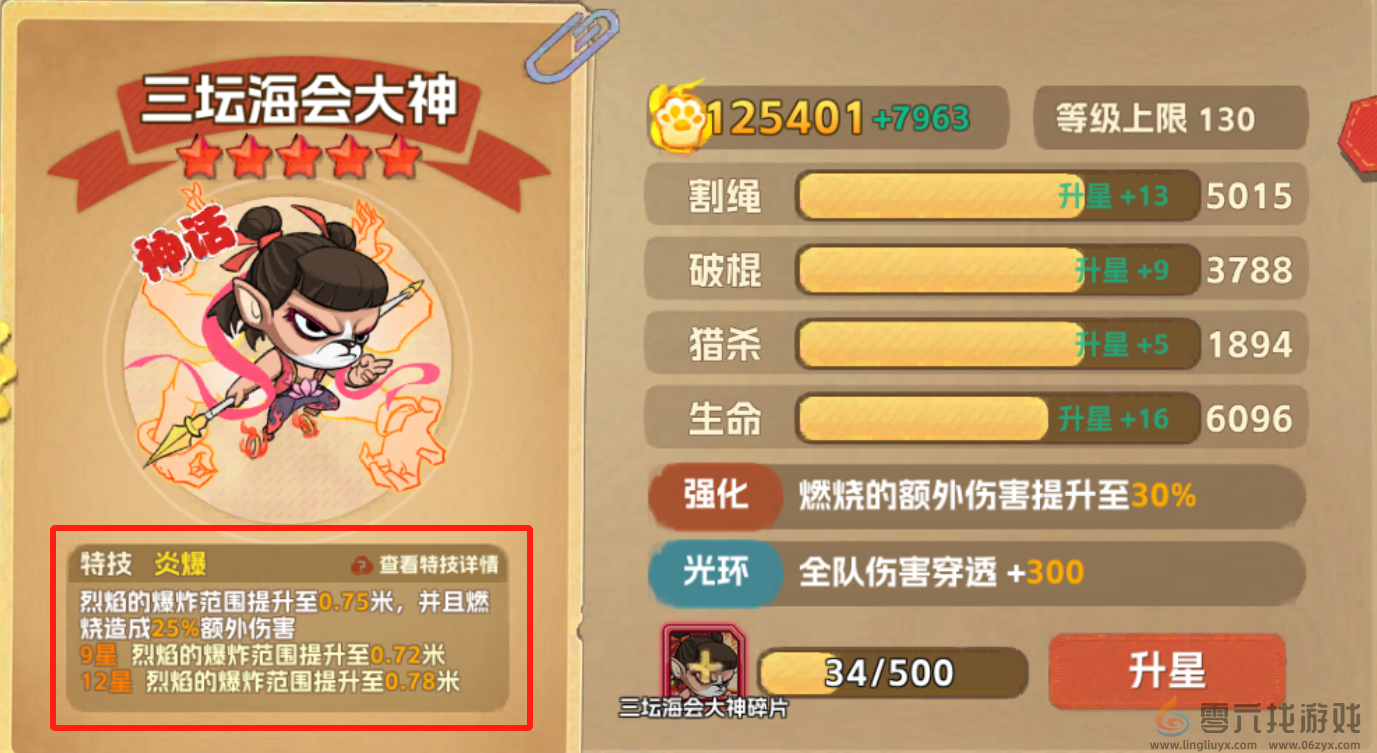Screen dimensions: 1377x753
Task: Click the red 强化 enhance badge
Action: click(x=714, y=497)
